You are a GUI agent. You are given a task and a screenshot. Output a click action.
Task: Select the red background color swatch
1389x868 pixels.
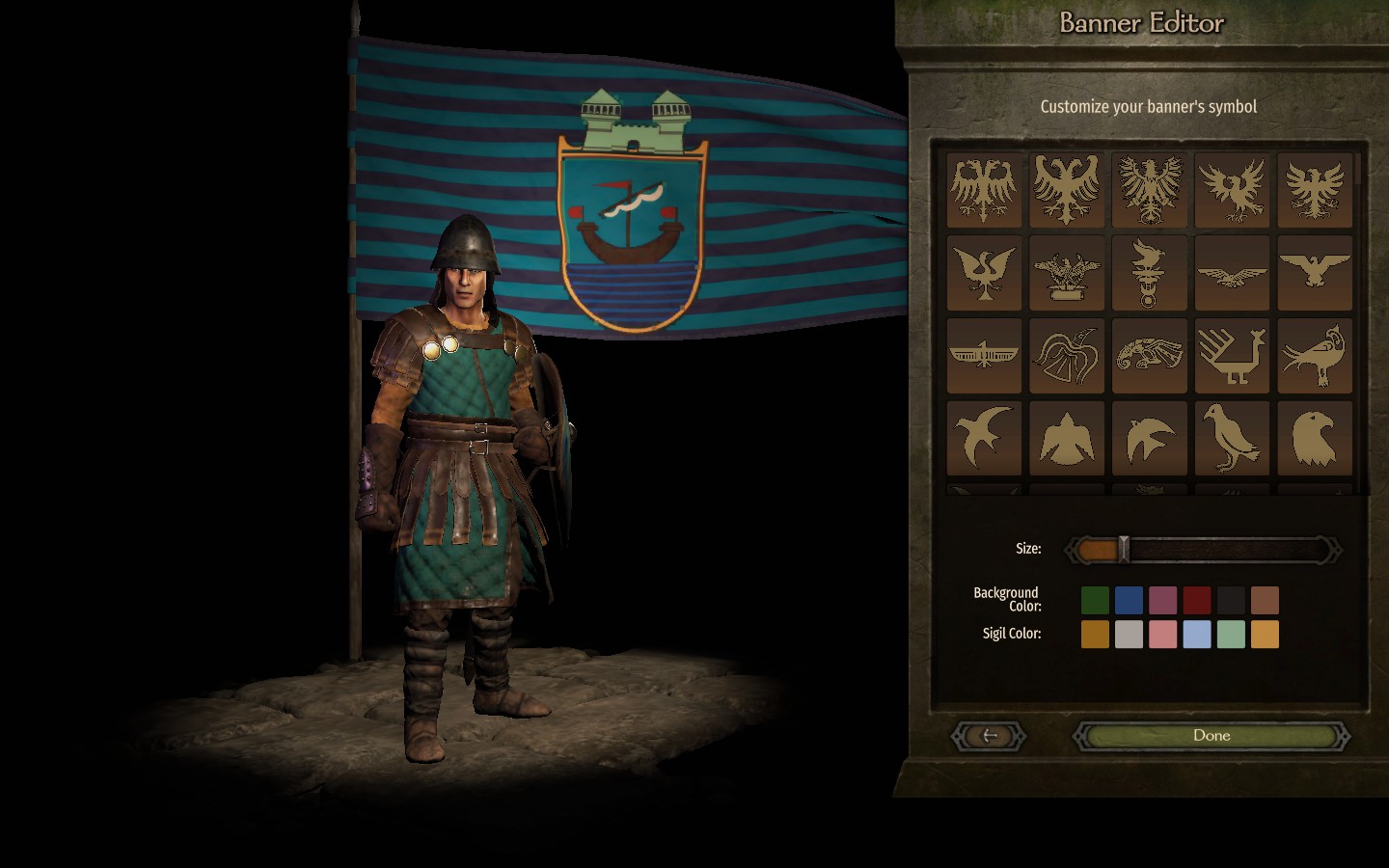point(1195,600)
